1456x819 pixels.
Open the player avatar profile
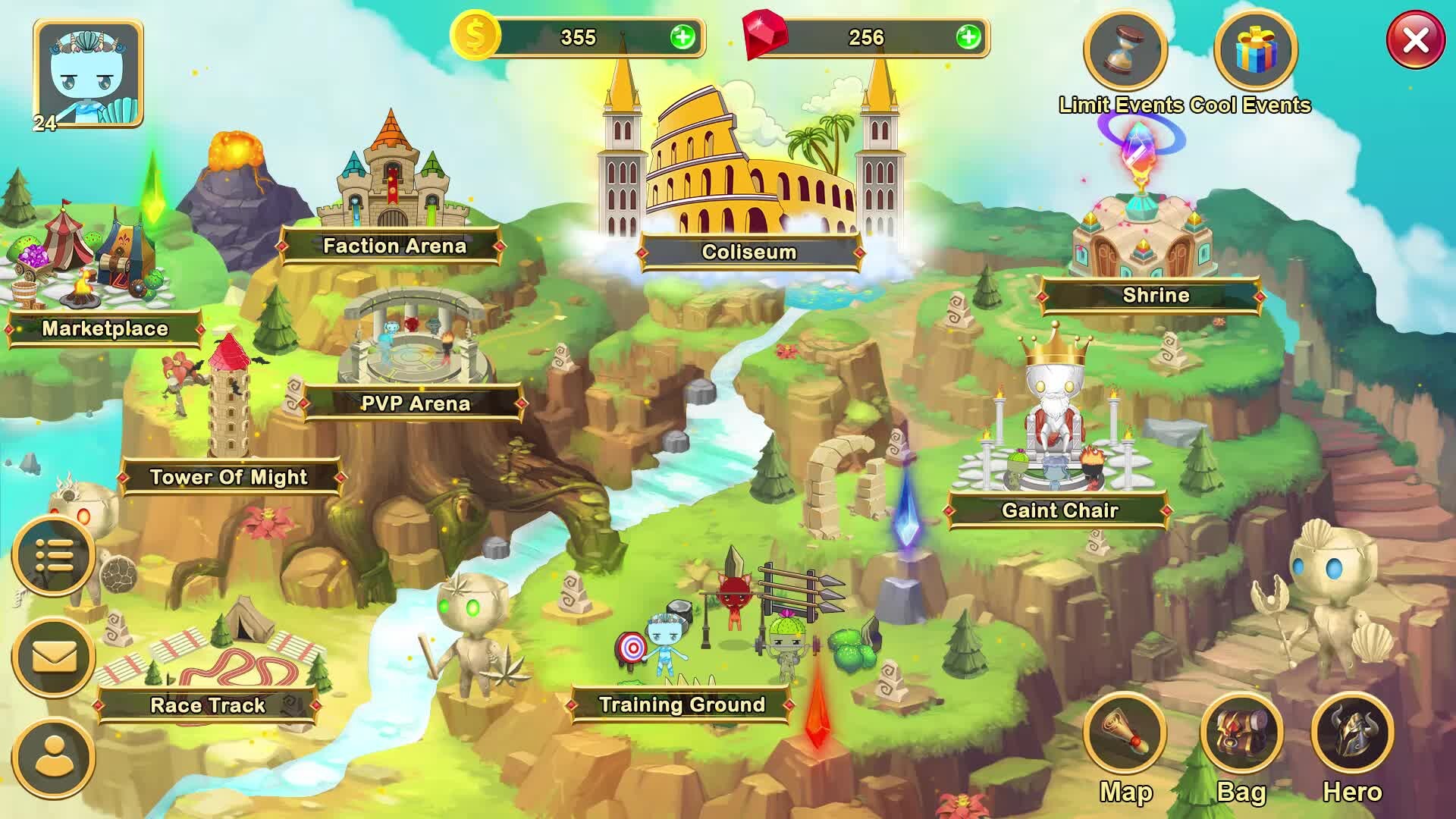[89, 74]
